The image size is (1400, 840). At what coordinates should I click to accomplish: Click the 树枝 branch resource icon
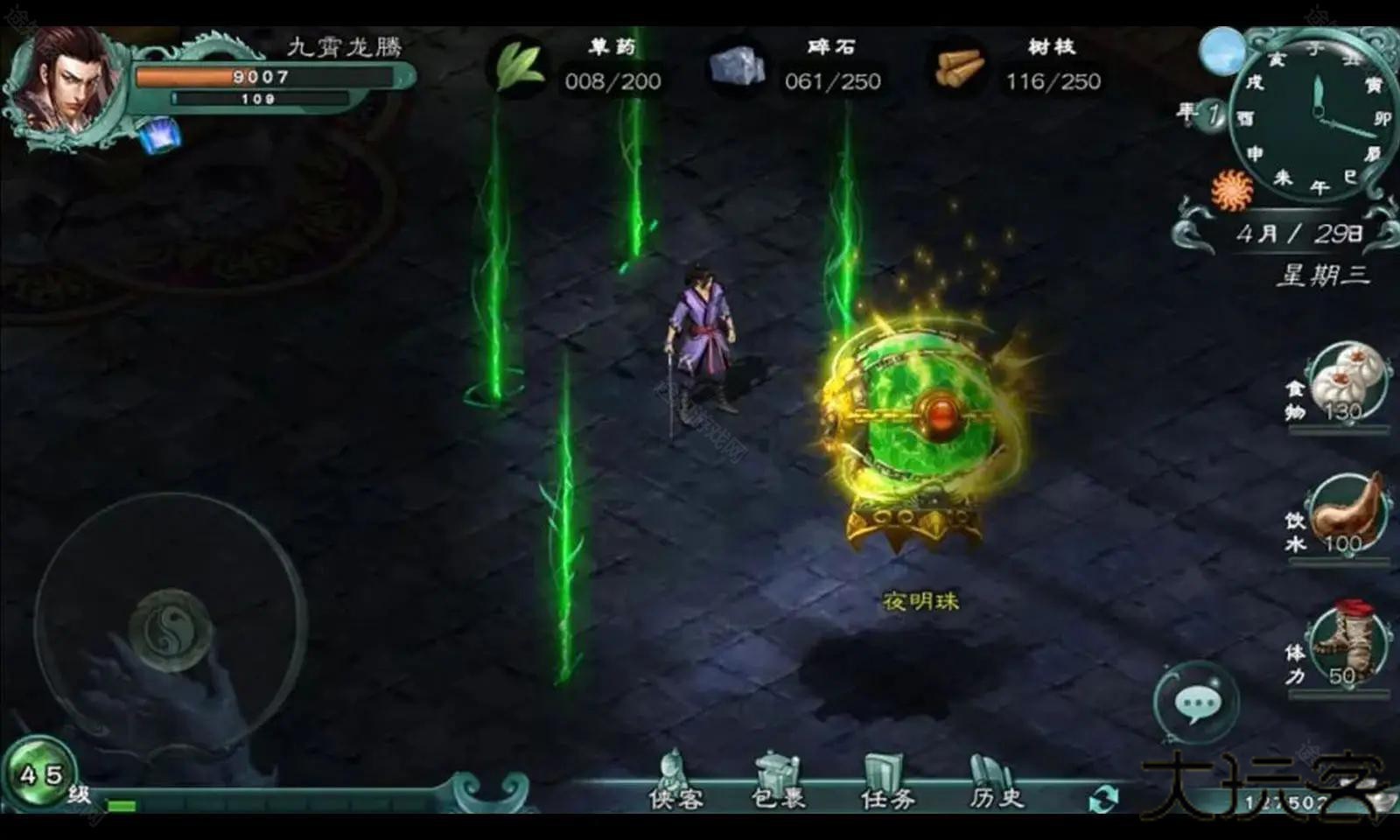pos(960,68)
